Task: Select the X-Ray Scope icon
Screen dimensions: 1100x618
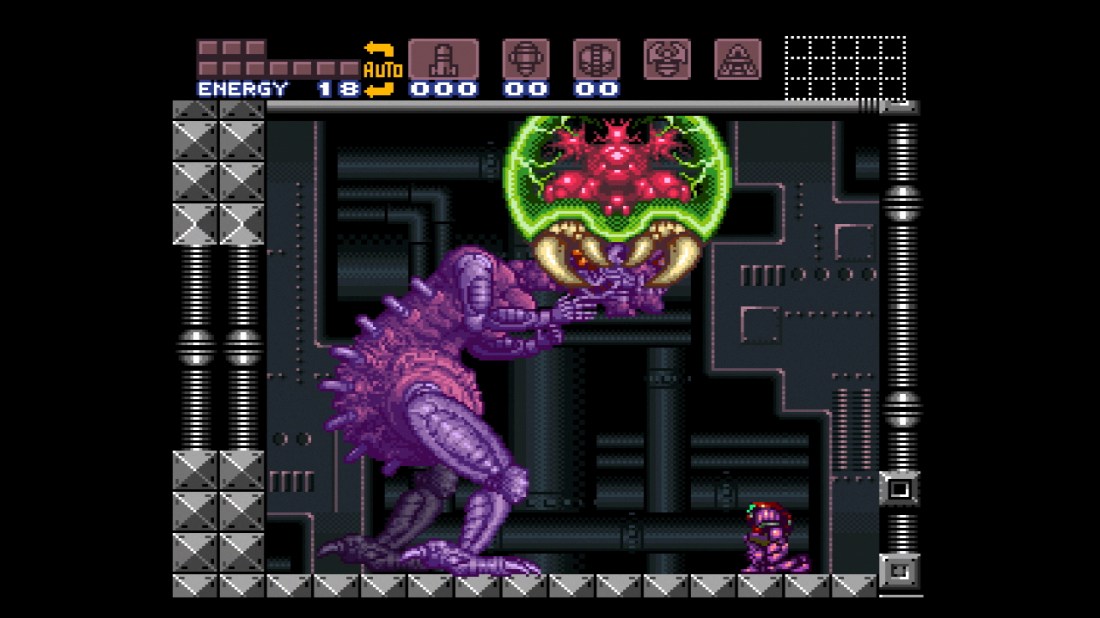Action: 738,59
